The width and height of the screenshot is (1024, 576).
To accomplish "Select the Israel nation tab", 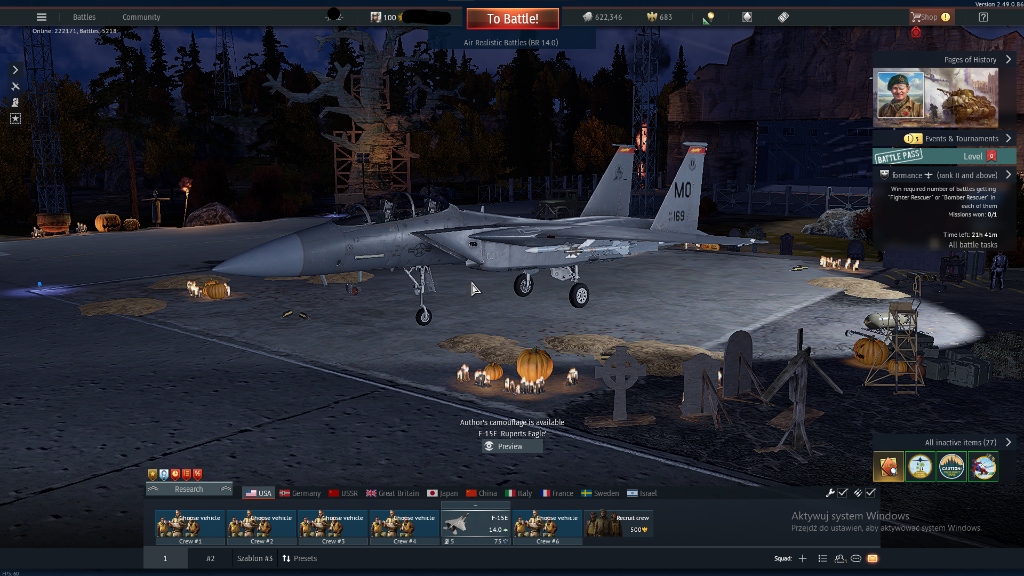I will tap(642, 493).
